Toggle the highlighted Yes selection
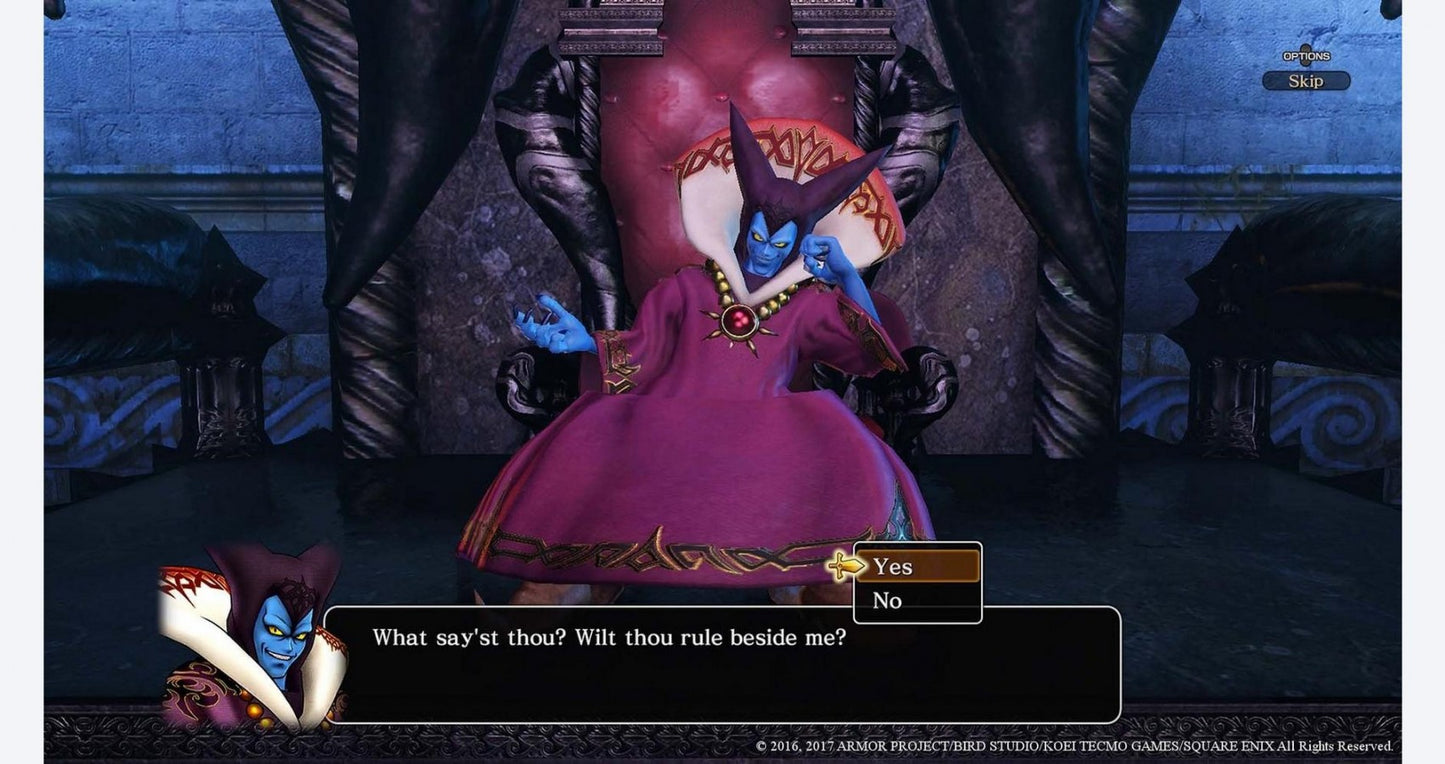The height and width of the screenshot is (764, 1445). [891, 566]
